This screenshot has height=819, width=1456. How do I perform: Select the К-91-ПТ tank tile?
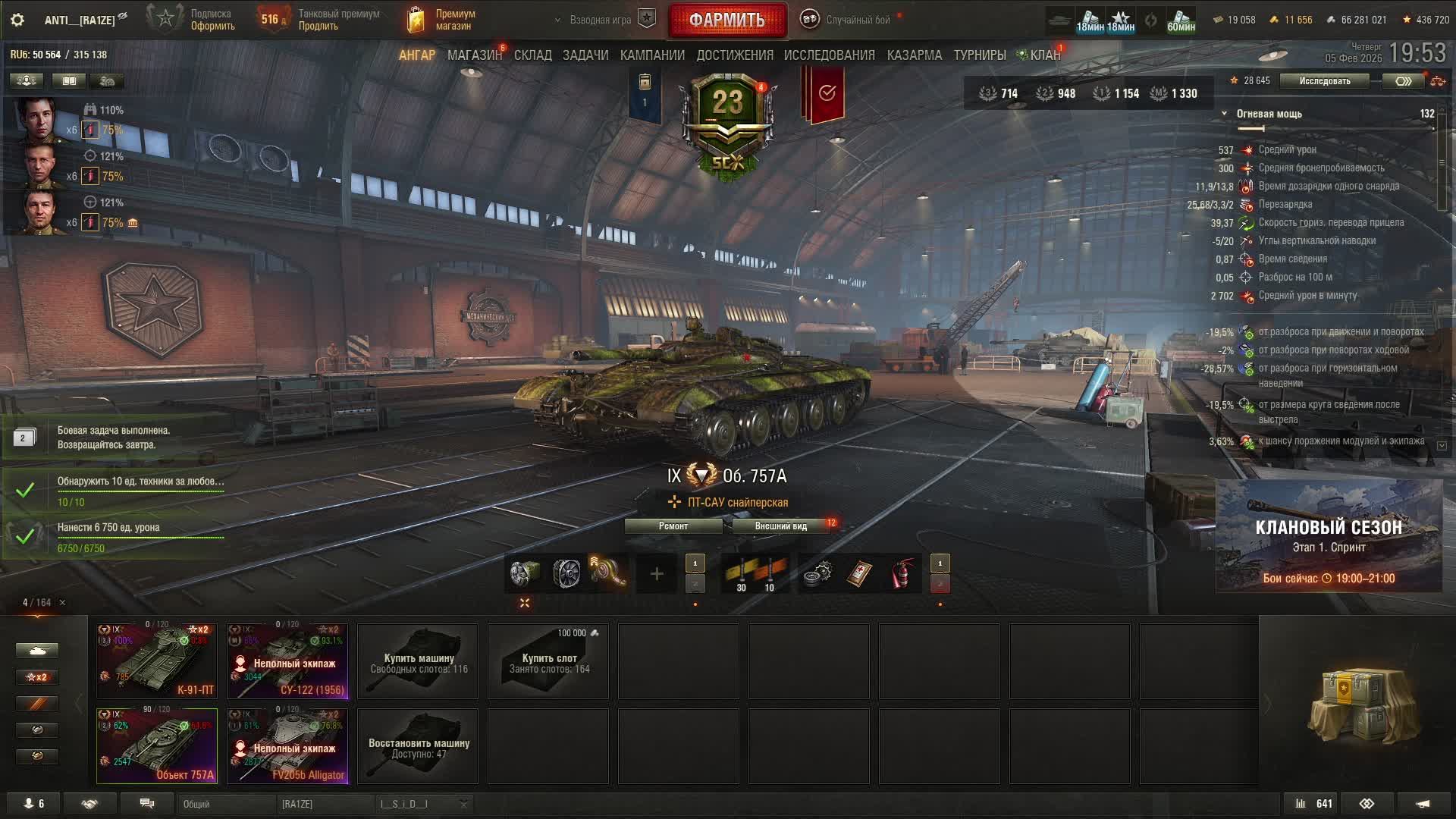pos(157,661)
